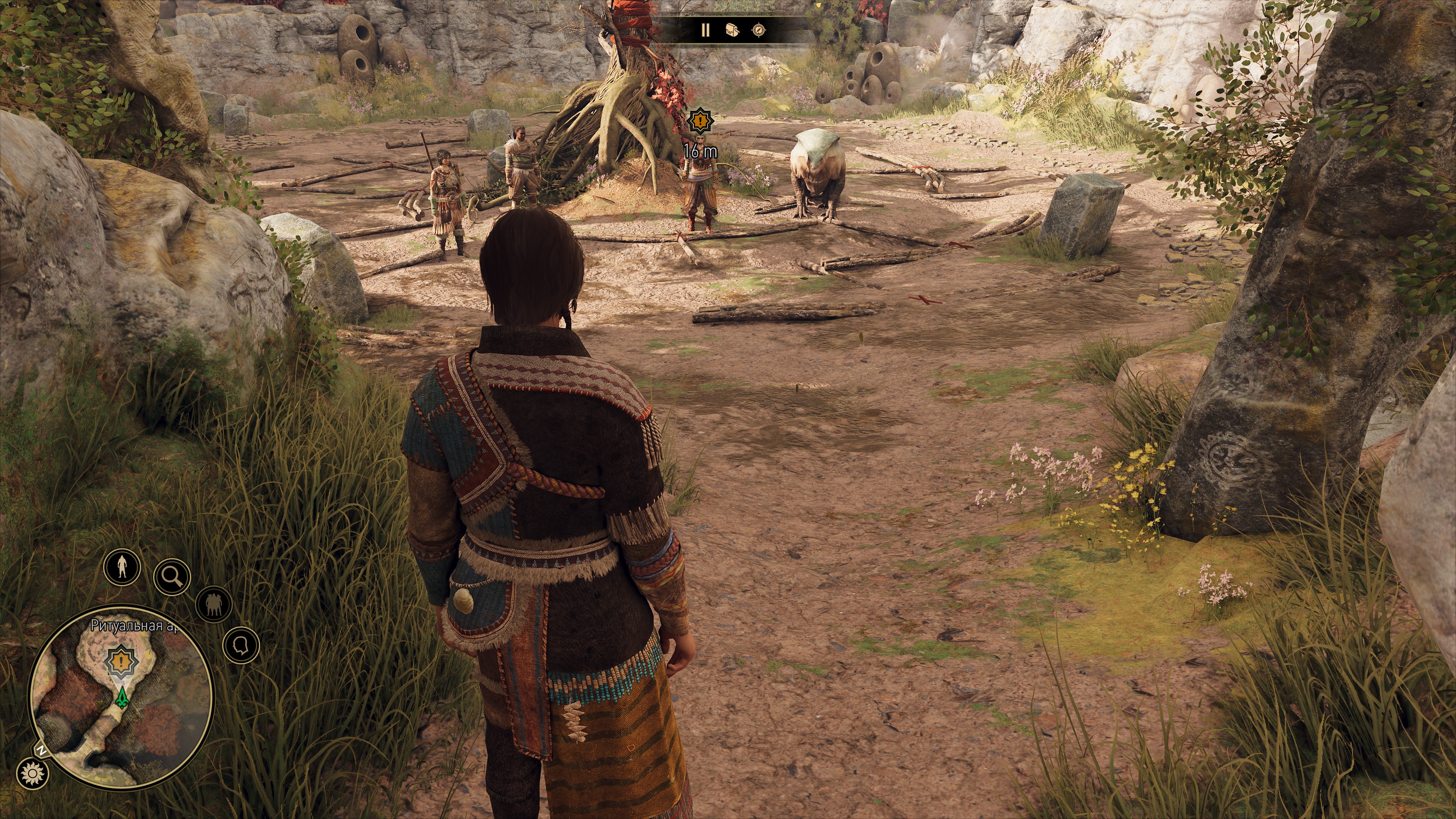
Task: Activate the magnifying glass search icon
Action: click(172, 576)
